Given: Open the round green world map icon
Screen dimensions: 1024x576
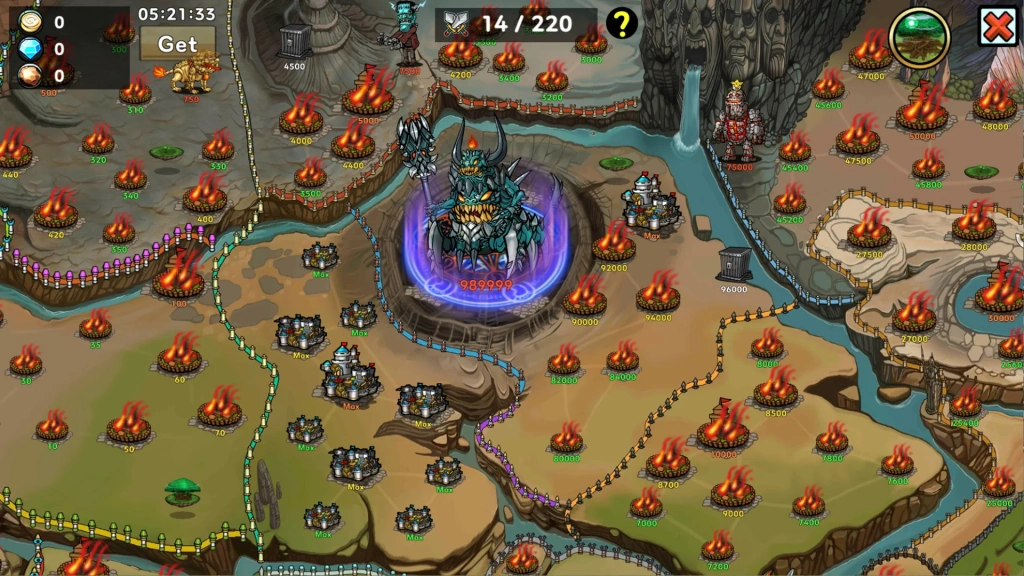Looking at the screenshot, I should tap(919, 37).
